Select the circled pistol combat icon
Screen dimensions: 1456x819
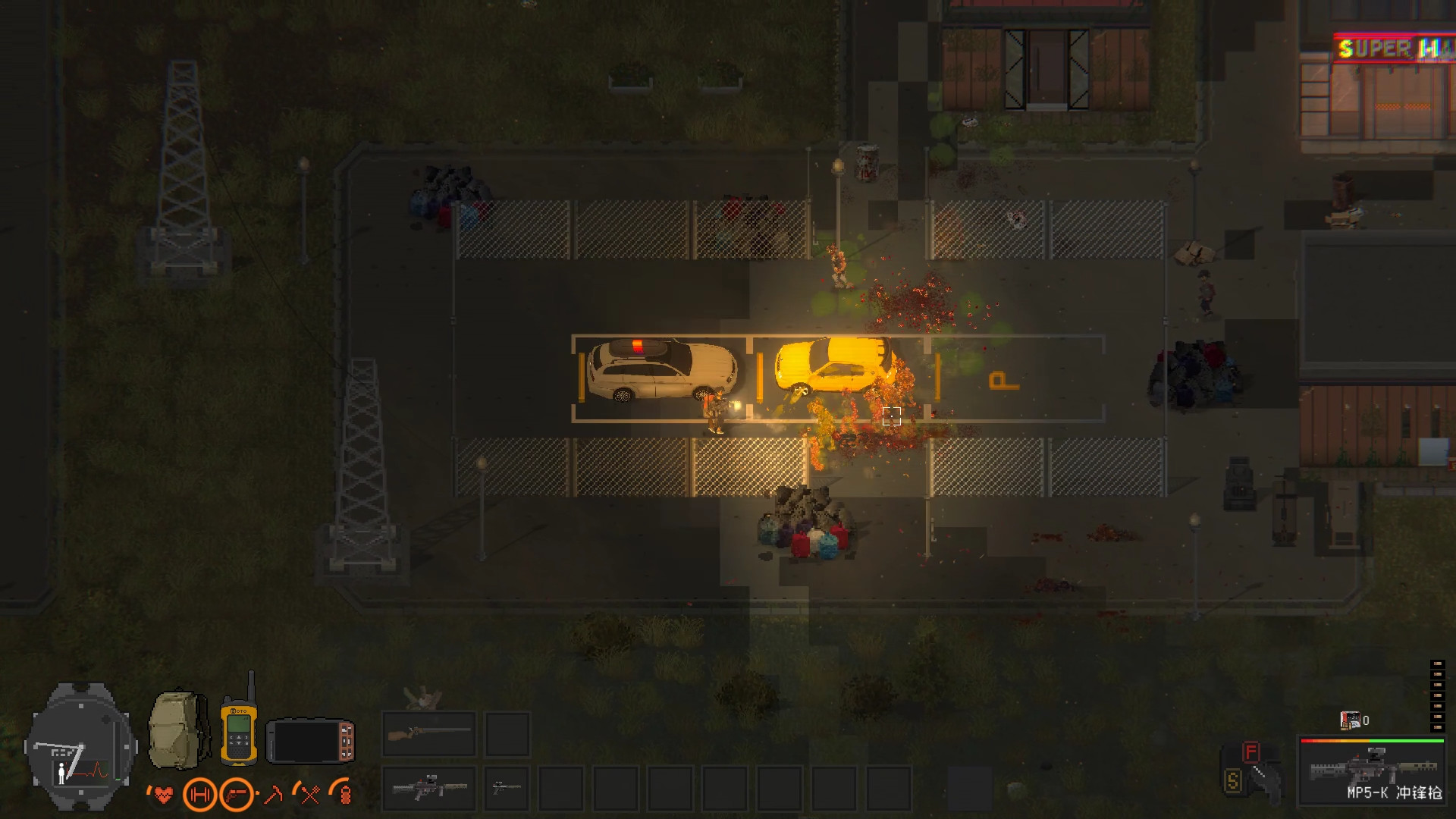point(237,794)
